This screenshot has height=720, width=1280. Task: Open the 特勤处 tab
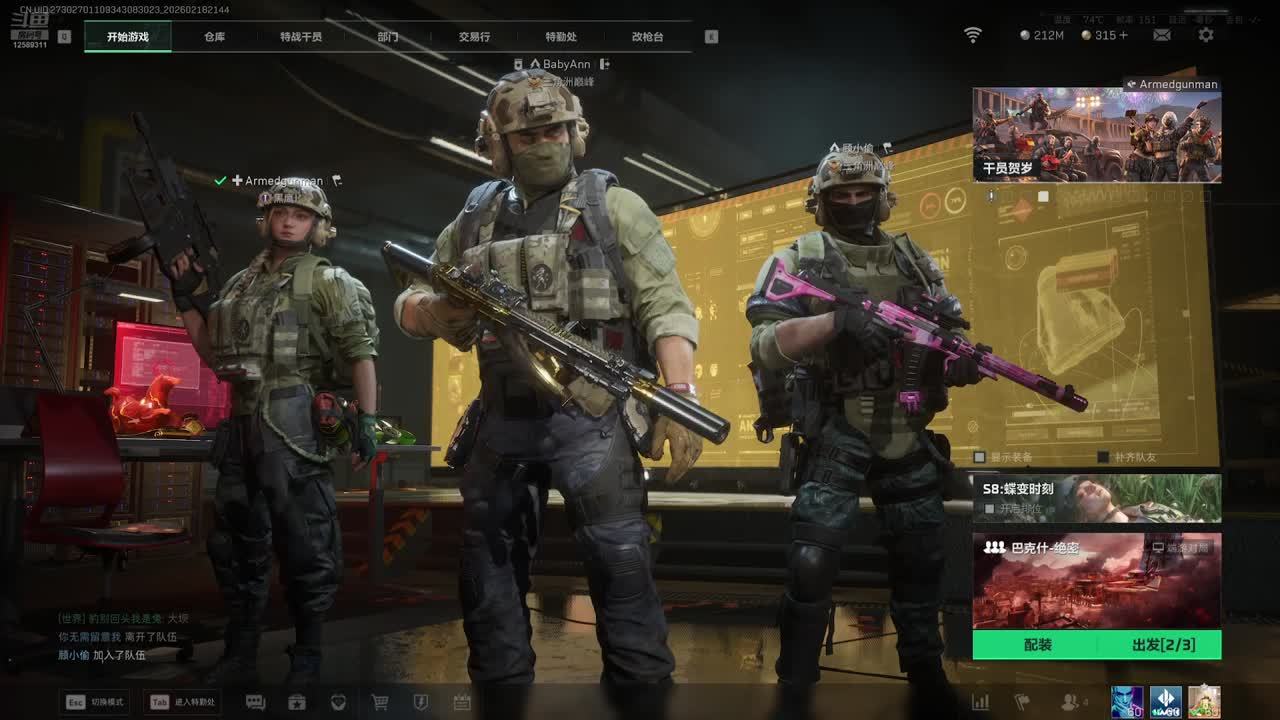[561, 37]
